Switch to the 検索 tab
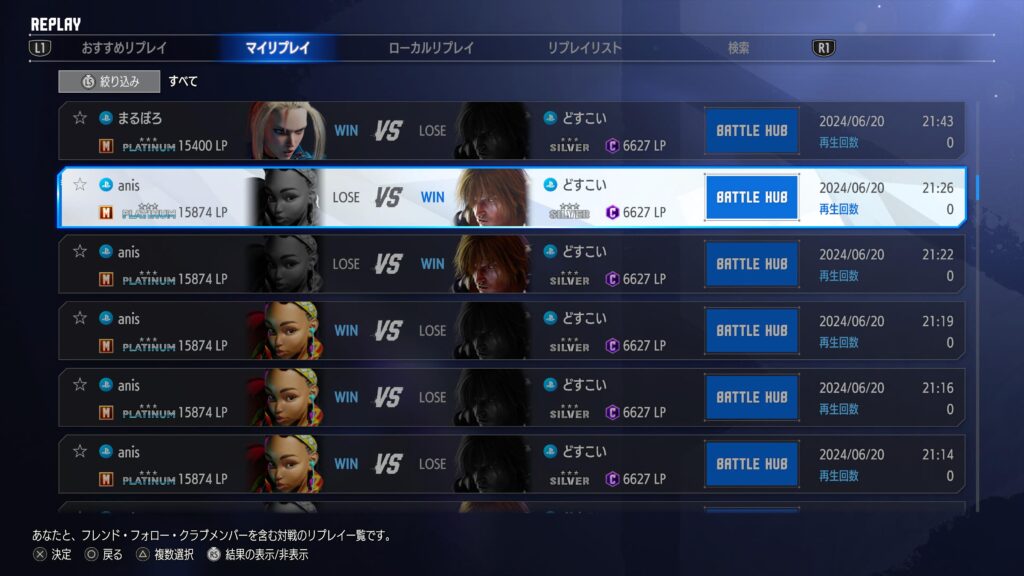1024x576 pixels. click(x=738, y=48)
